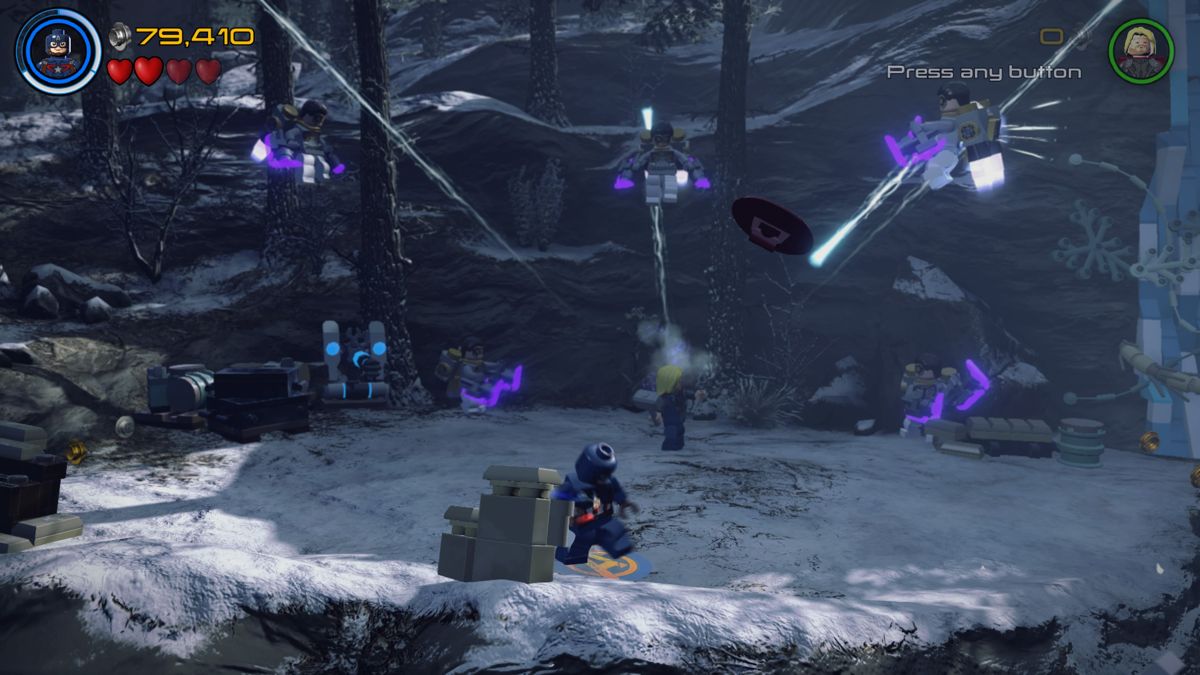Select the Captain America character portrait
Screen dimensions: 1200x675
coord(58,50)
